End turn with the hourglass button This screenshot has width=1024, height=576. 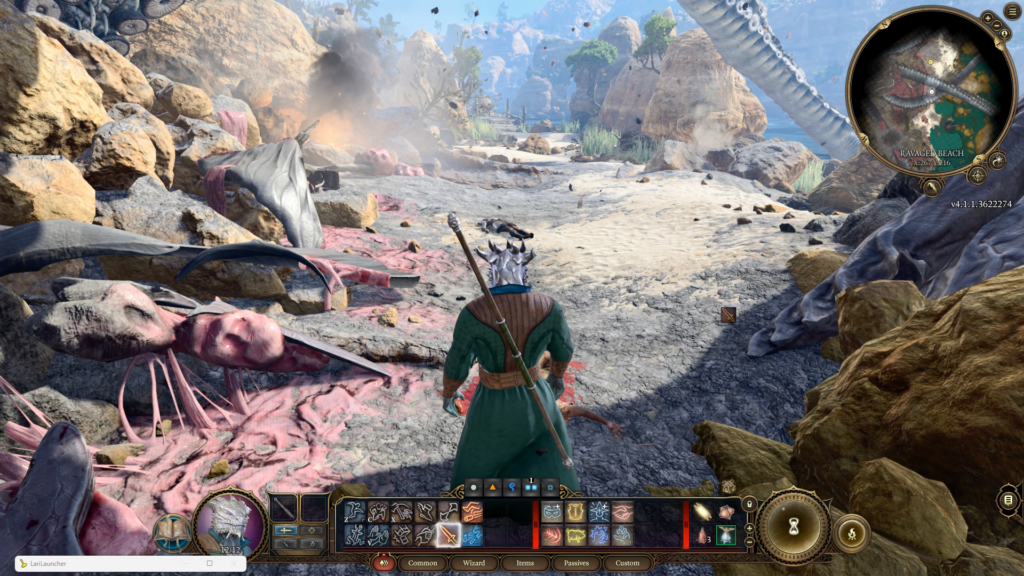coord(793,526)
